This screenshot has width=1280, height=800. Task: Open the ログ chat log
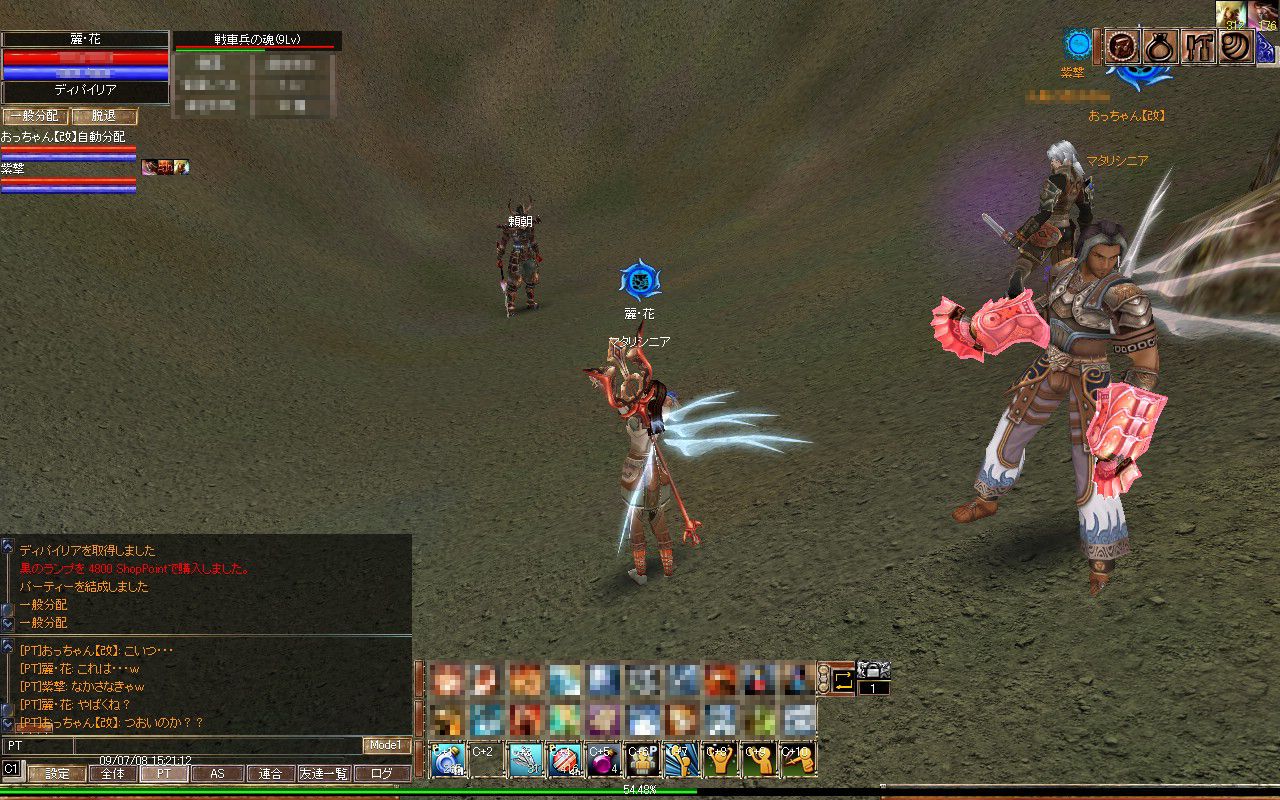tap(381, 773)
